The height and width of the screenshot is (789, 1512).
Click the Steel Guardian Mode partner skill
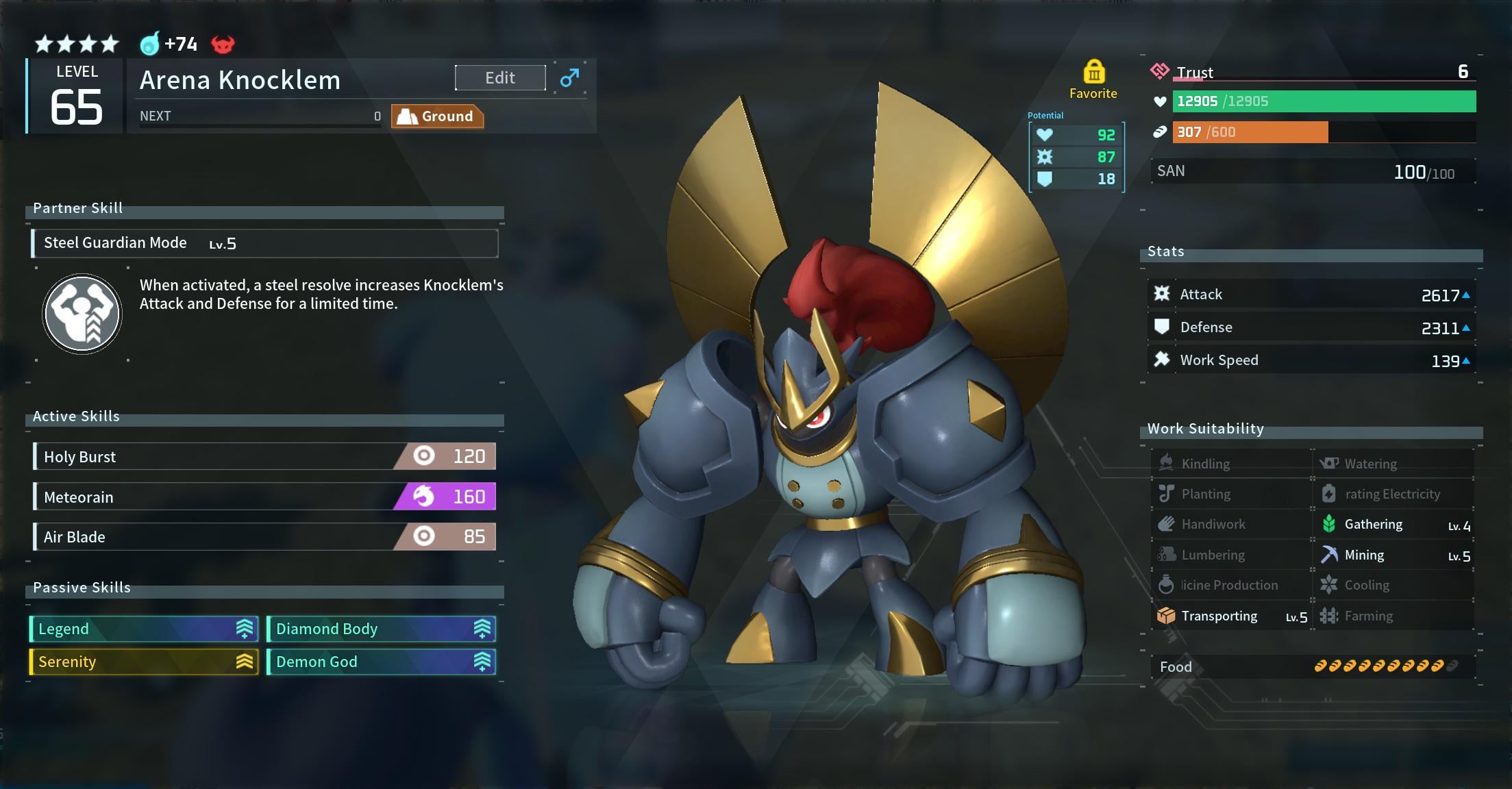tap(264, 243)
